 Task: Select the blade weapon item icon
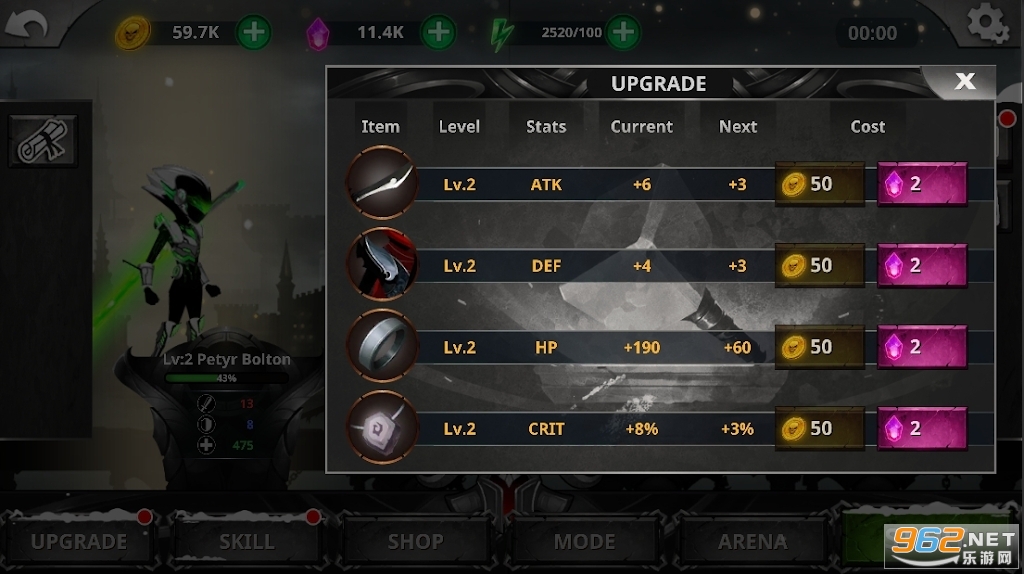(381, 183)
